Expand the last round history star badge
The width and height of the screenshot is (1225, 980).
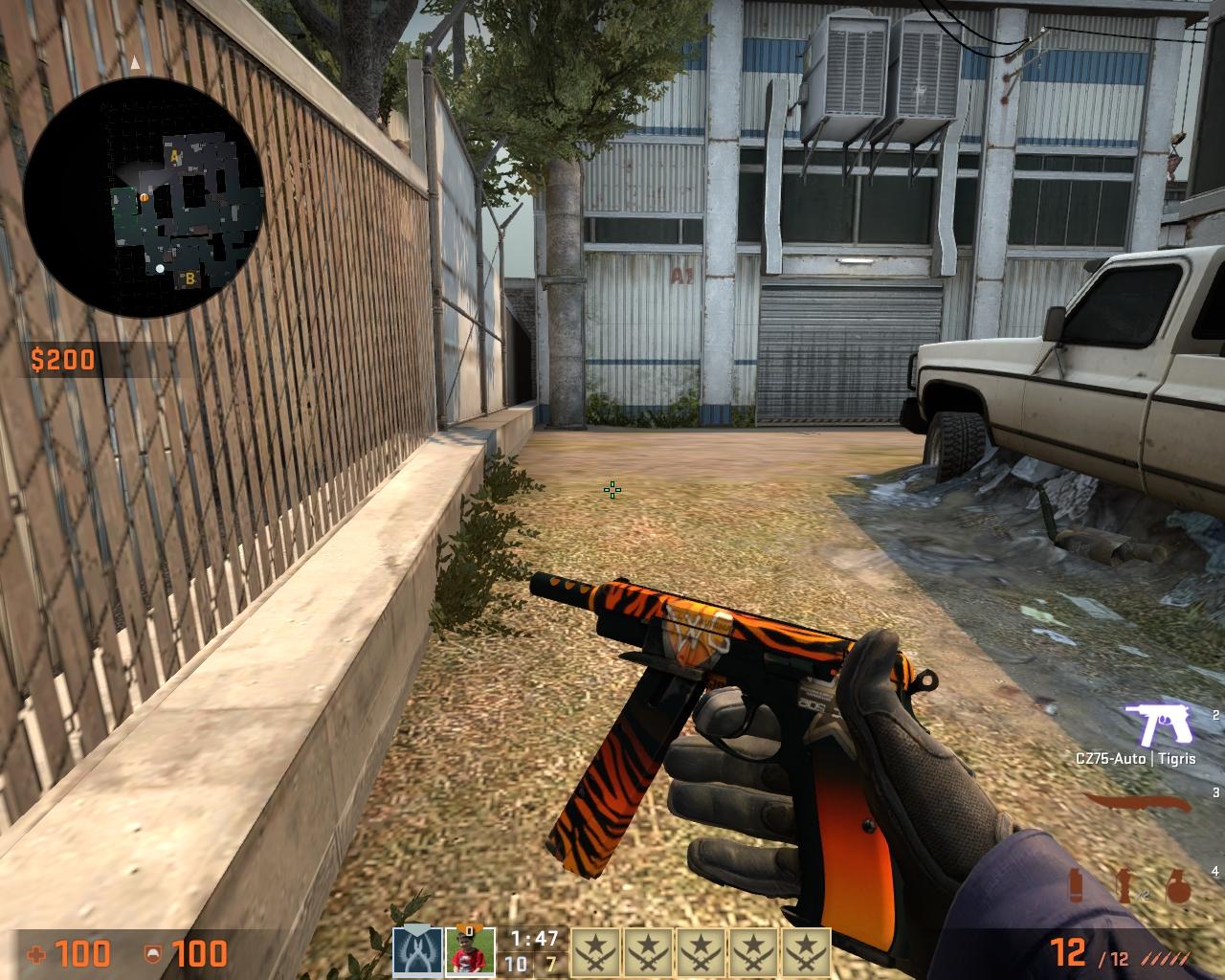805,950
